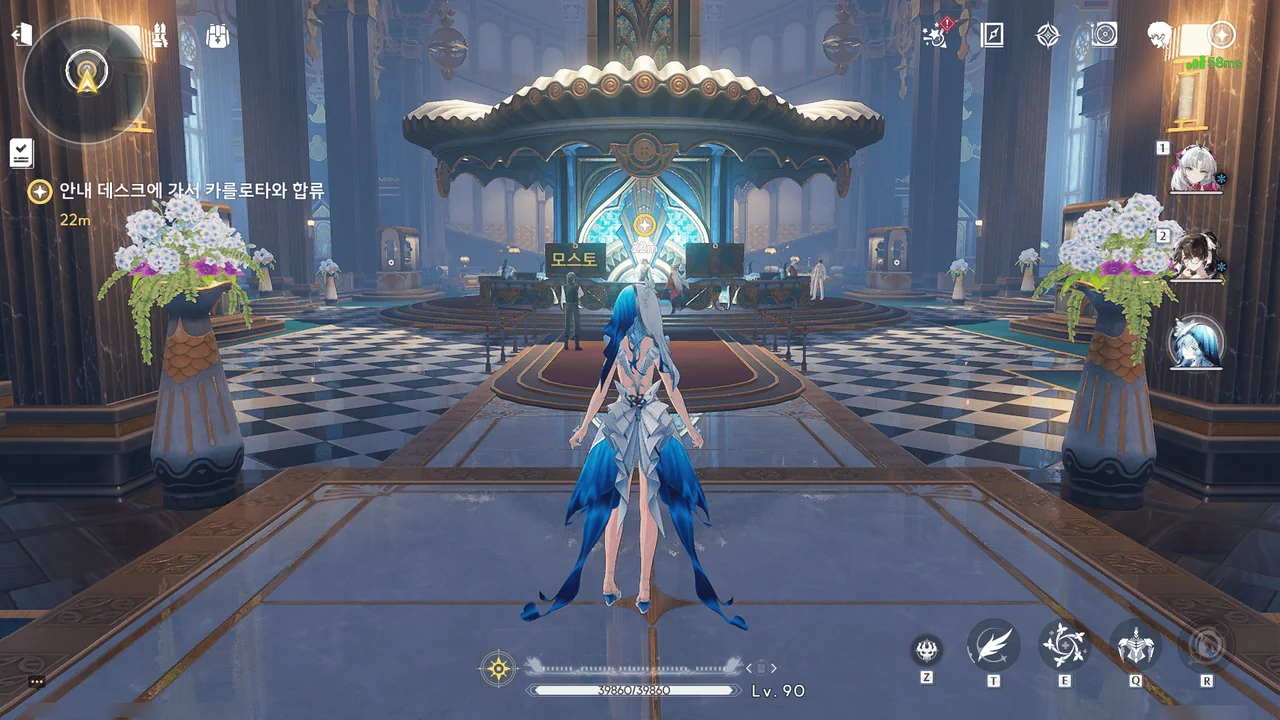Open the guidebook compass icon
The width and height of the screenshot is (1280, 720).
click(992, 35)
